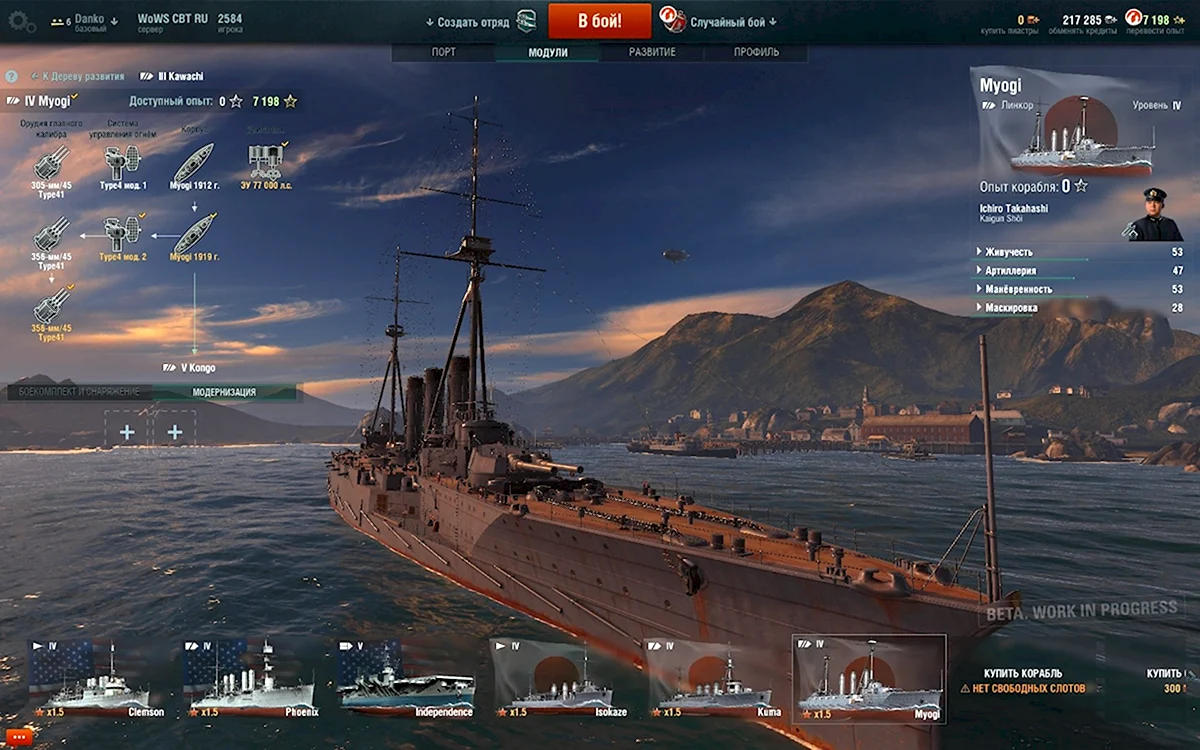This screenshot has height=750, width=1200.
Task: Click the Купить корабль button
Action: pos(1022,674)
